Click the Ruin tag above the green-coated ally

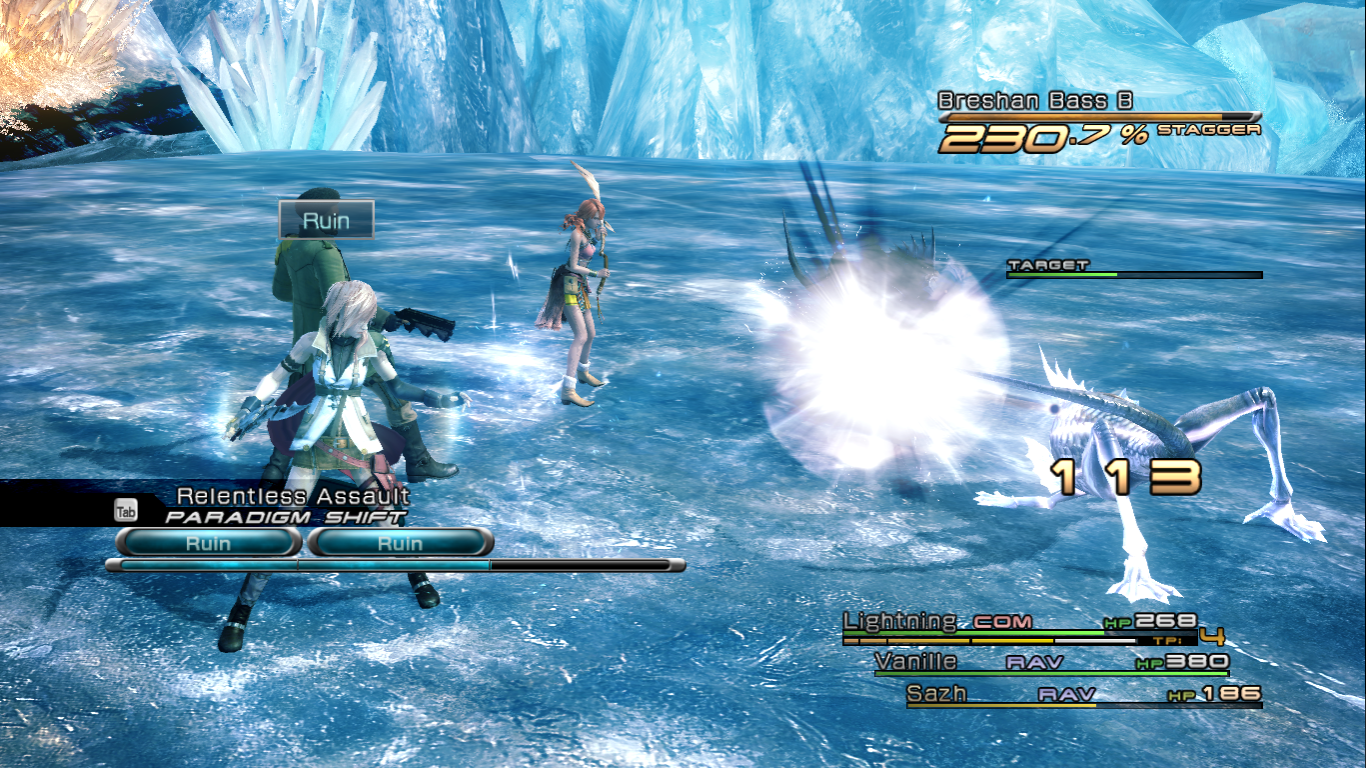[326, 220]
